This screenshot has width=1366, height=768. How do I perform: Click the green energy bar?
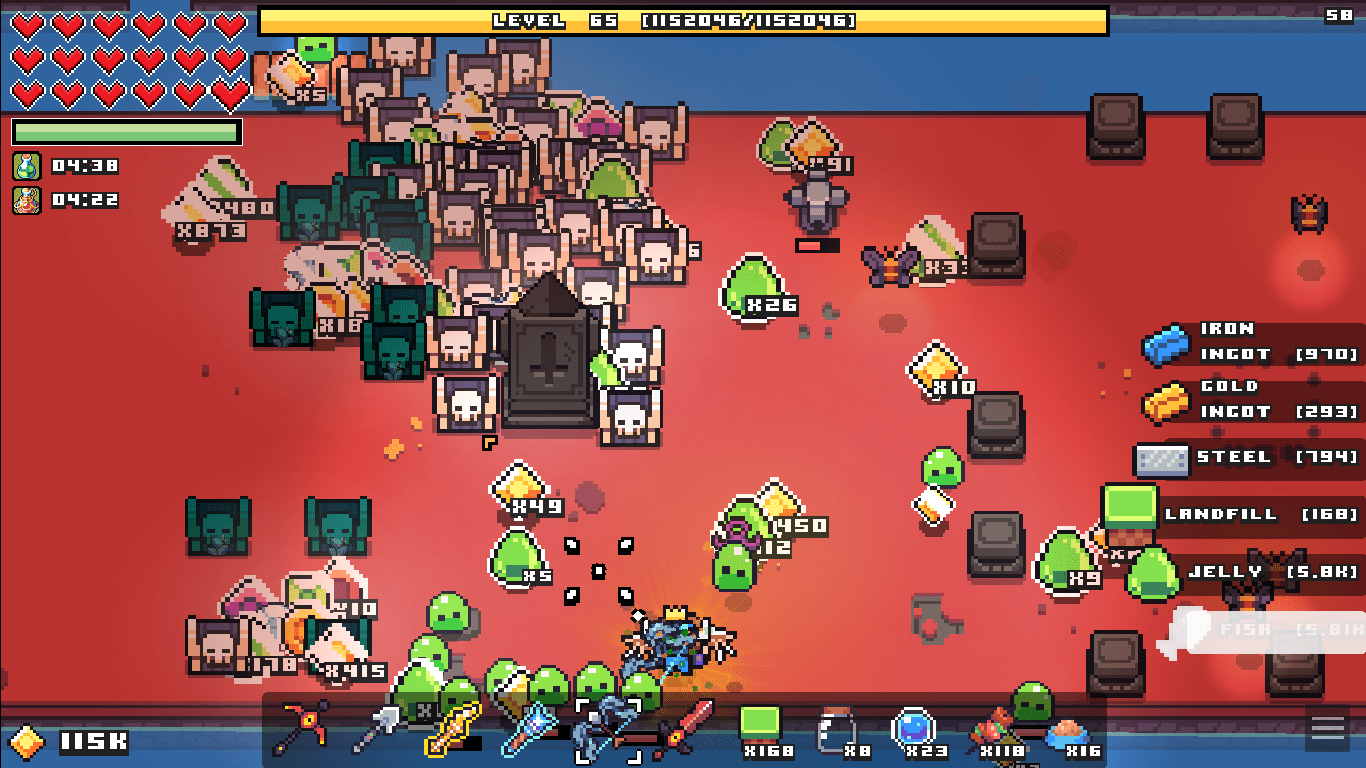pos(125,132)
